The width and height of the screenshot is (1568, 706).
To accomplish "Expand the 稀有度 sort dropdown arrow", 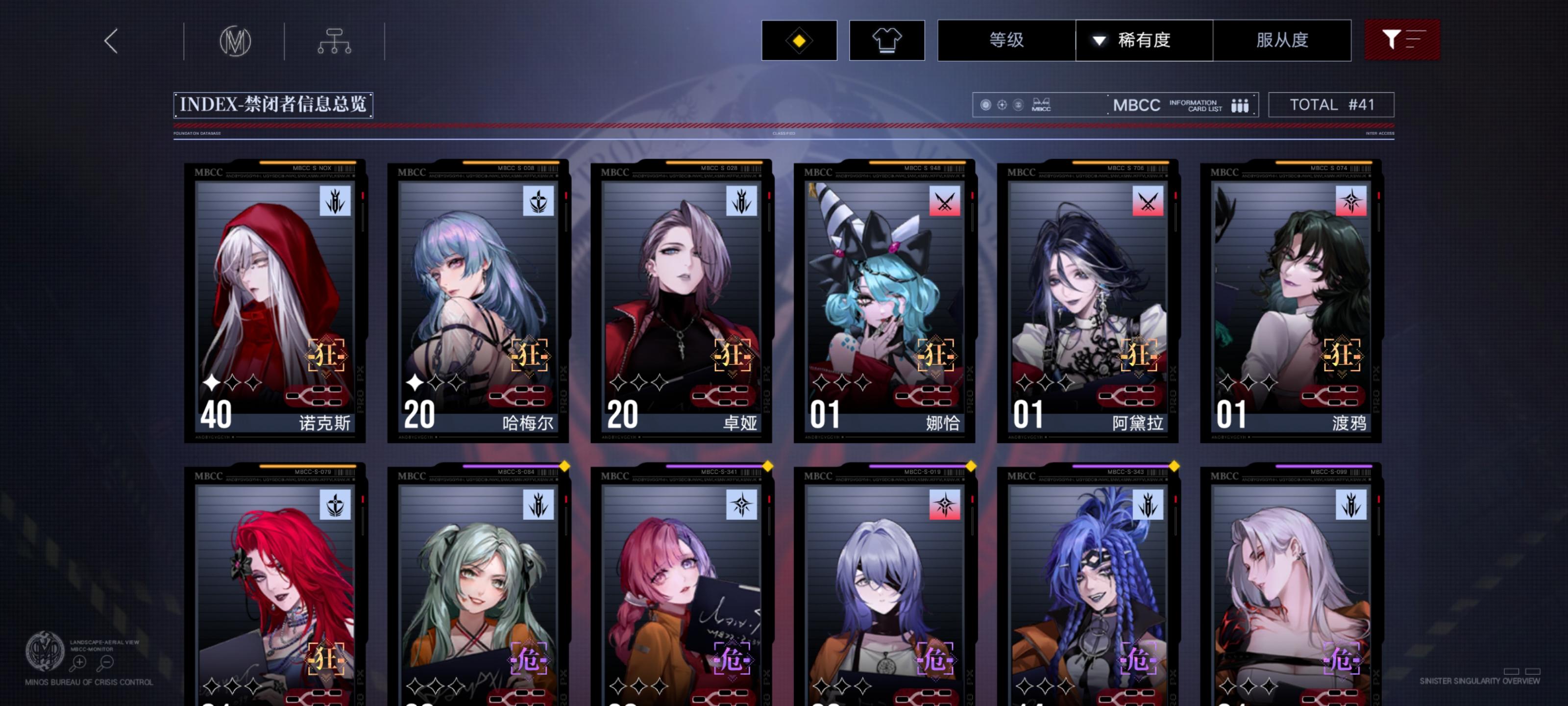I will [1097, 40].
